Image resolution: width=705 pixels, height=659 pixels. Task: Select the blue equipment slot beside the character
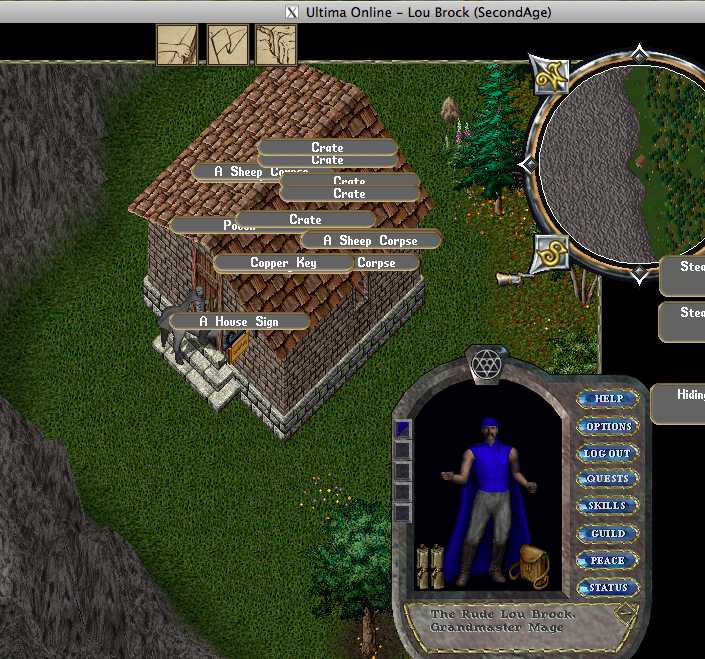[x=403, y=428]
